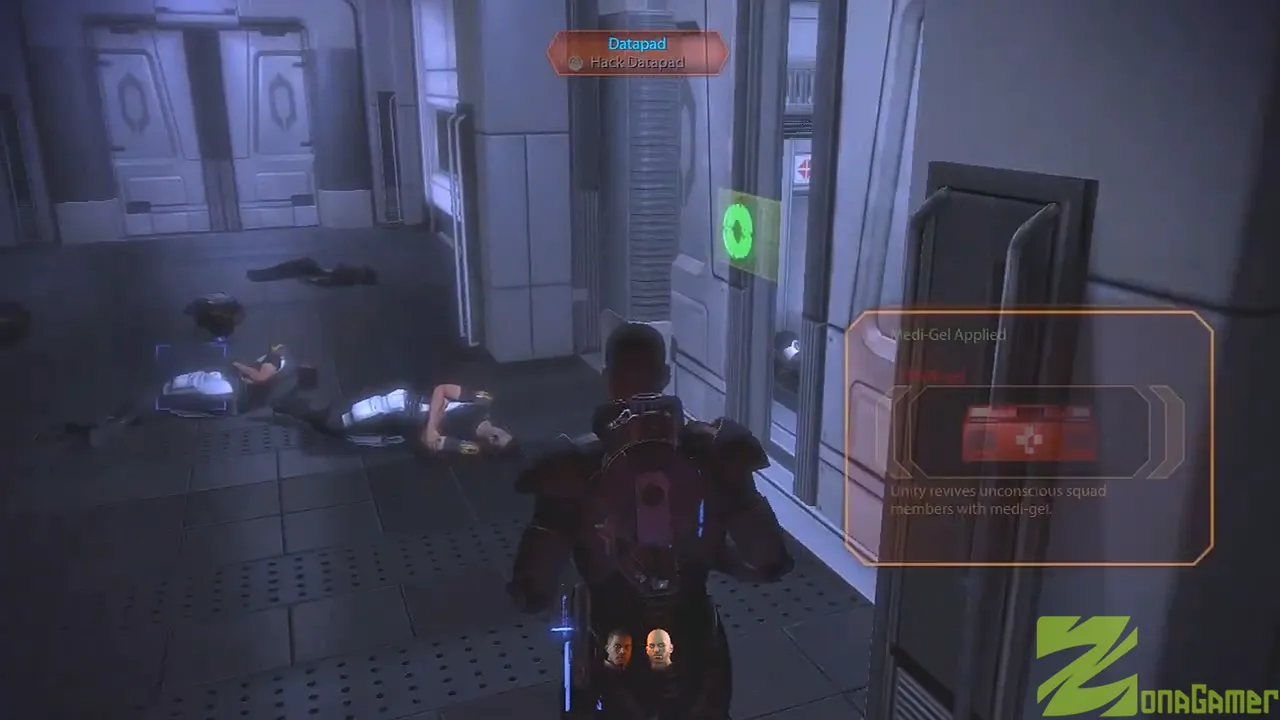Select the Hack Datapad prompt
Screen dimensions: 1280x720
click(x=637, y=62)
